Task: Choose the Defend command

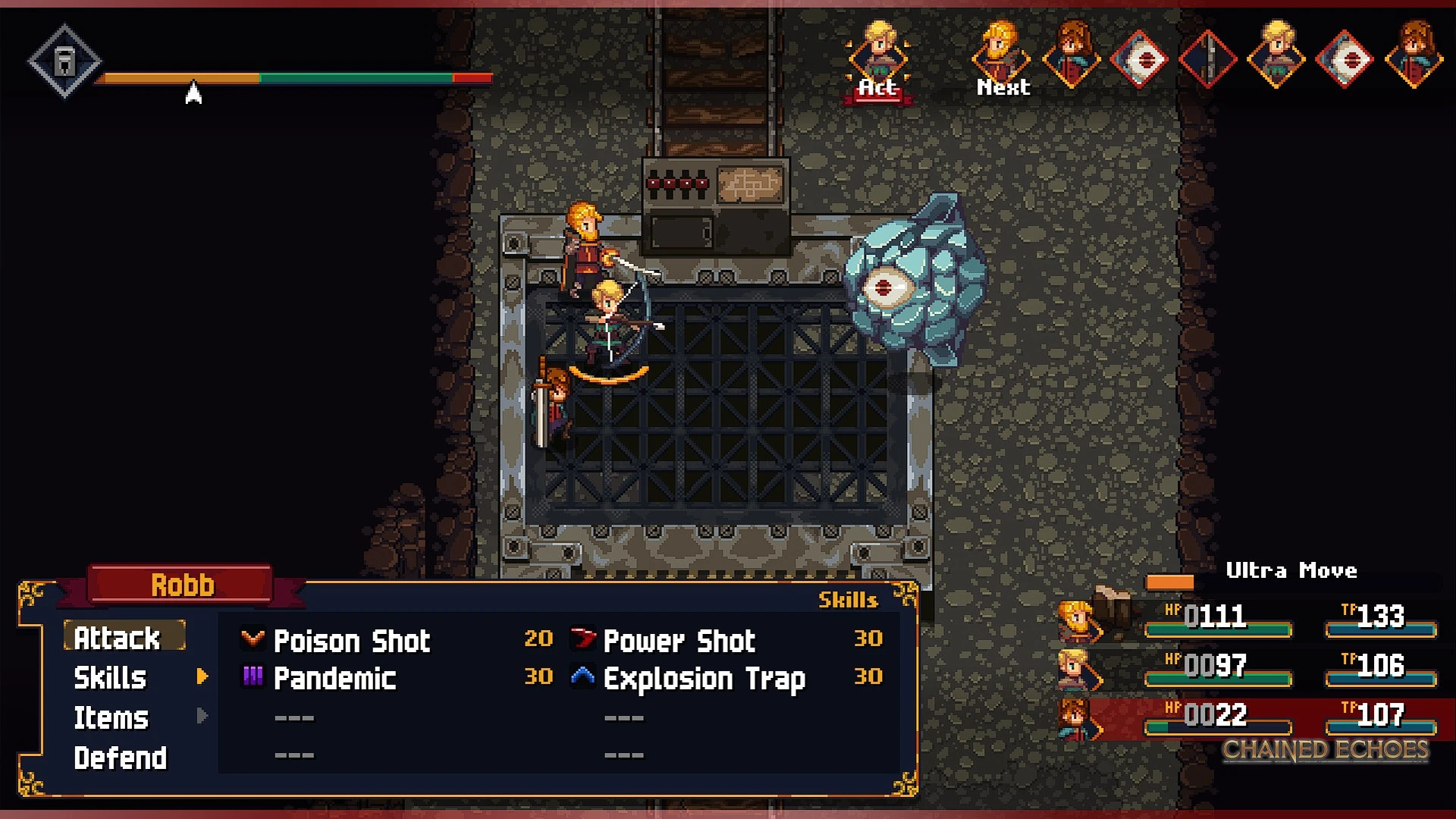Action: pos(121,758)
